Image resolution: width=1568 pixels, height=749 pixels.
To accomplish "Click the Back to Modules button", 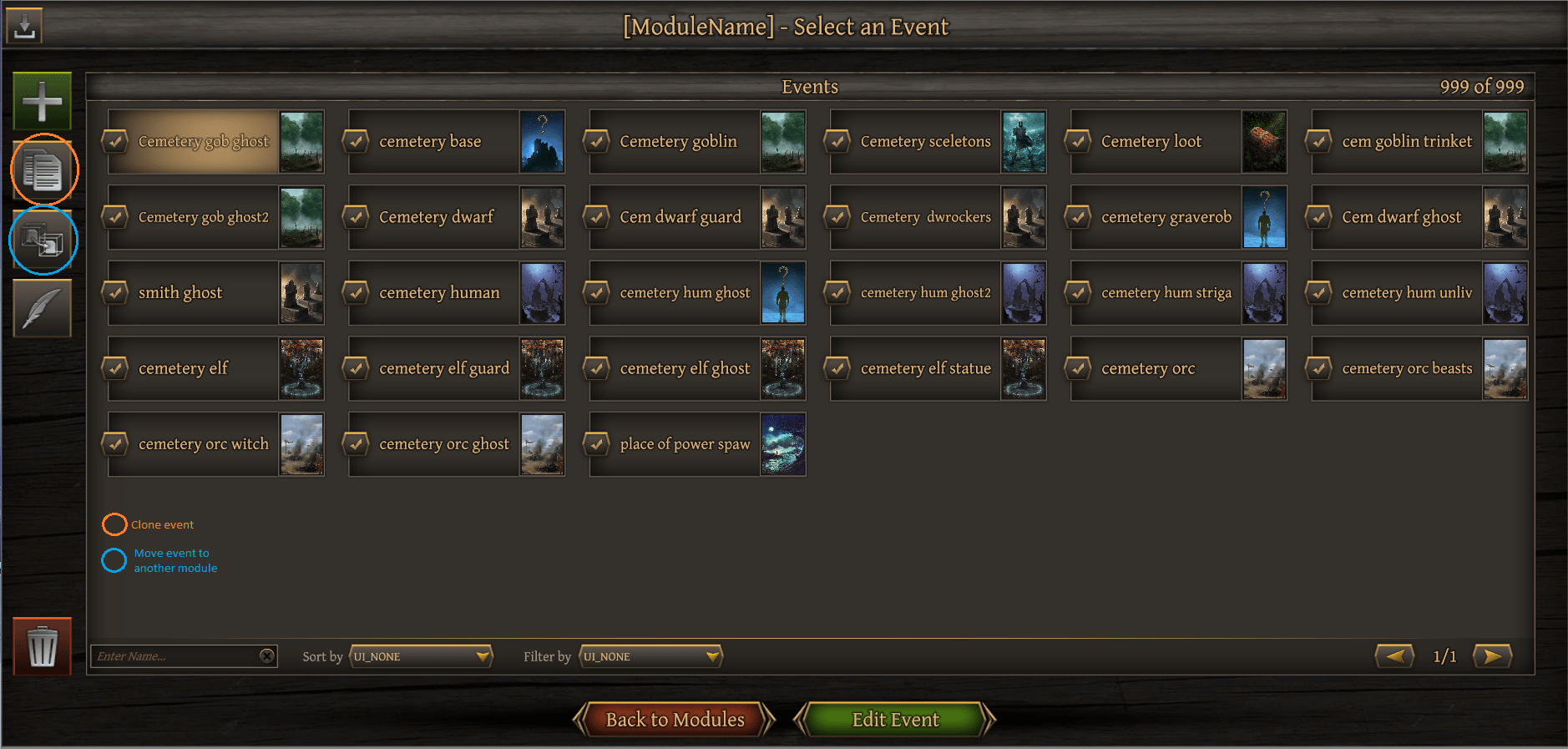I will pos(675,719).
